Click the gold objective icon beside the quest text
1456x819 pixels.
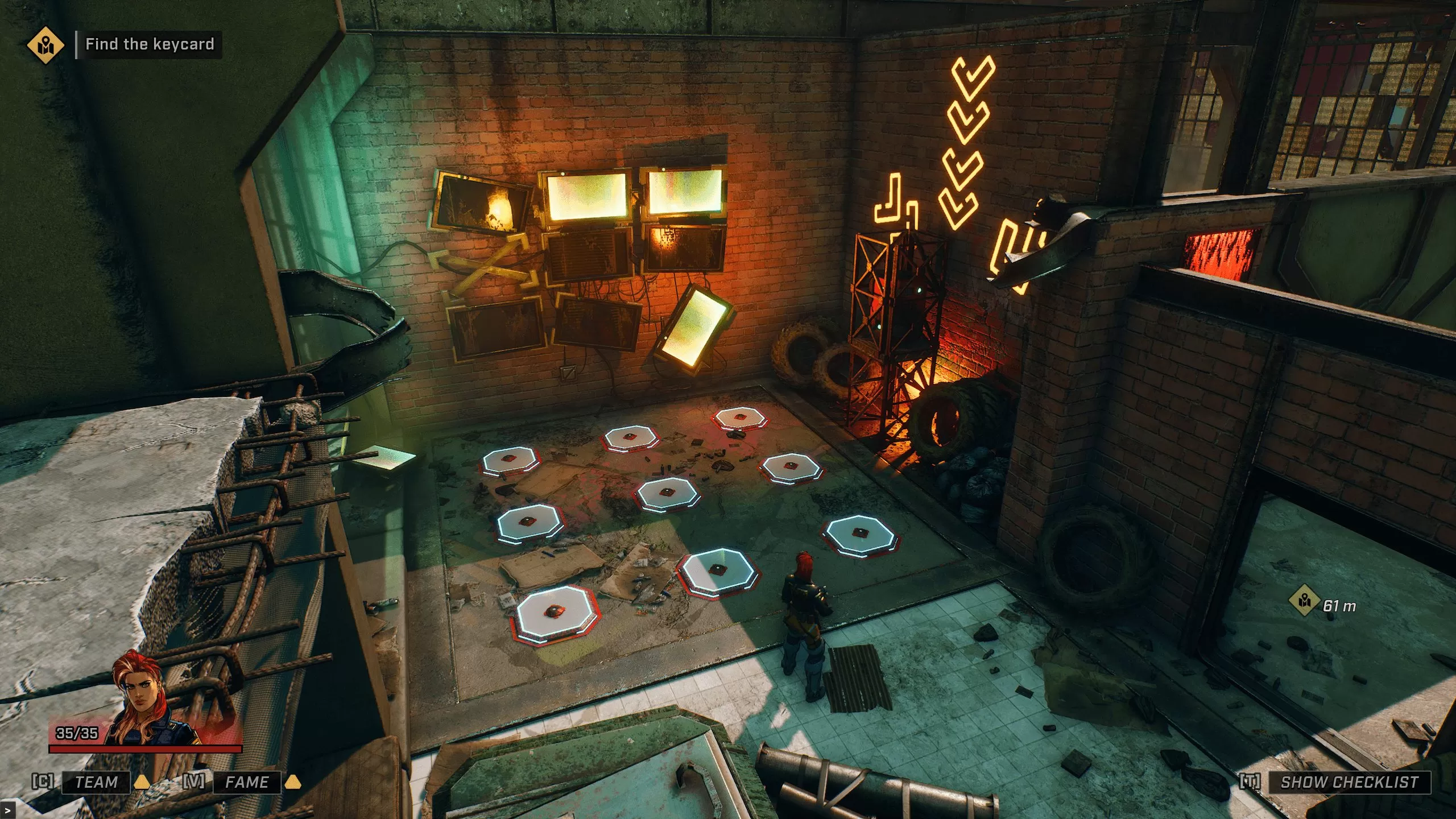pyautogui.click(x=45, y=44)
